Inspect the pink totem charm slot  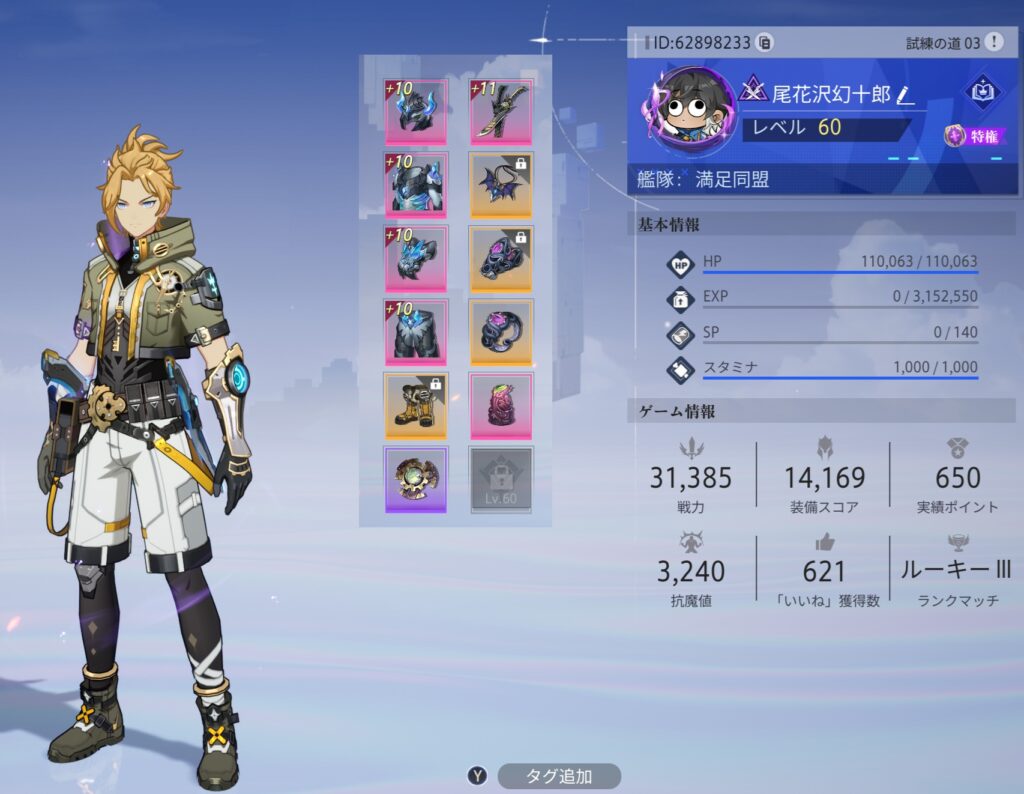(501, 405)
